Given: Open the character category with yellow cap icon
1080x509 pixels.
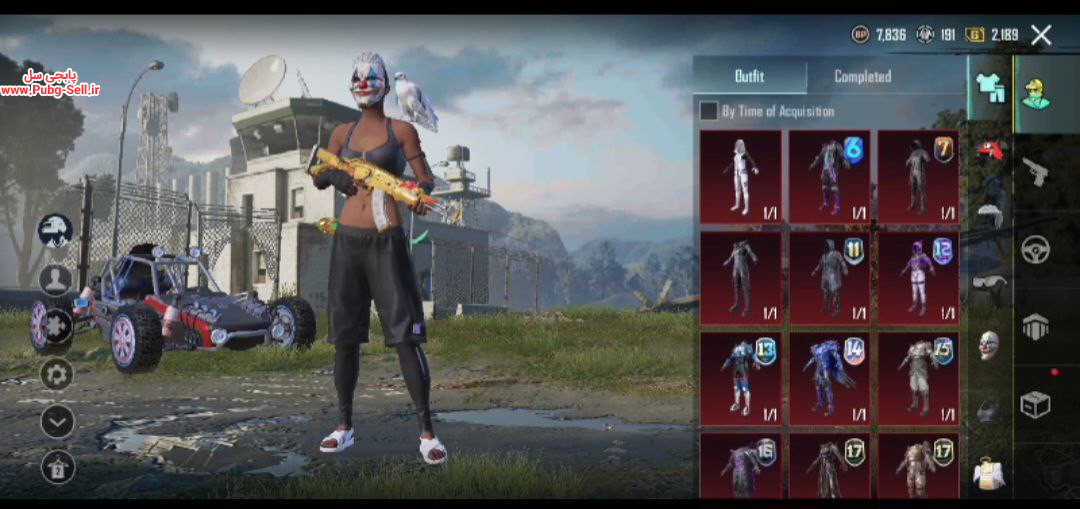Looking at the screenshot, I should pyautogui.click(x=1035, y=93).
